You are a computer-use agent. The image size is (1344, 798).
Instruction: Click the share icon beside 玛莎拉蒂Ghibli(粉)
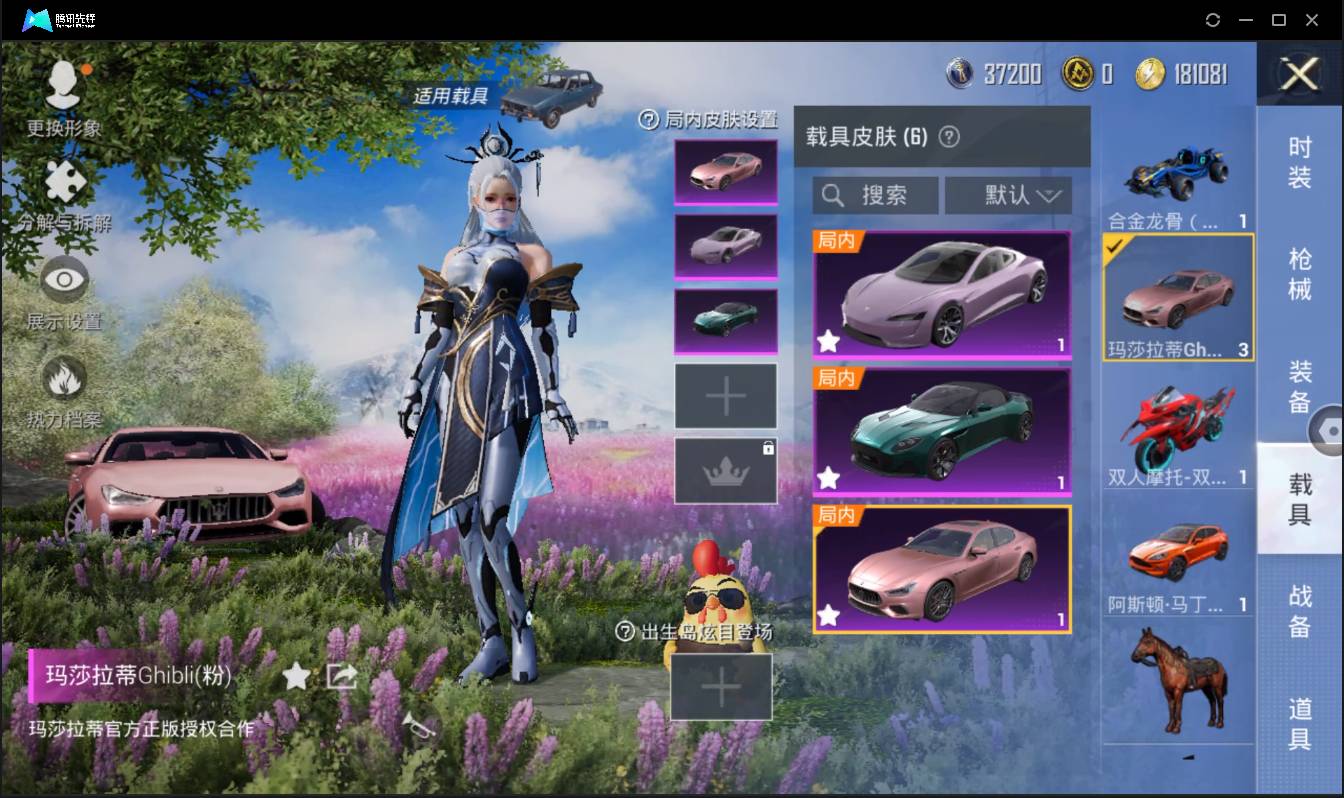click(342, 676)
